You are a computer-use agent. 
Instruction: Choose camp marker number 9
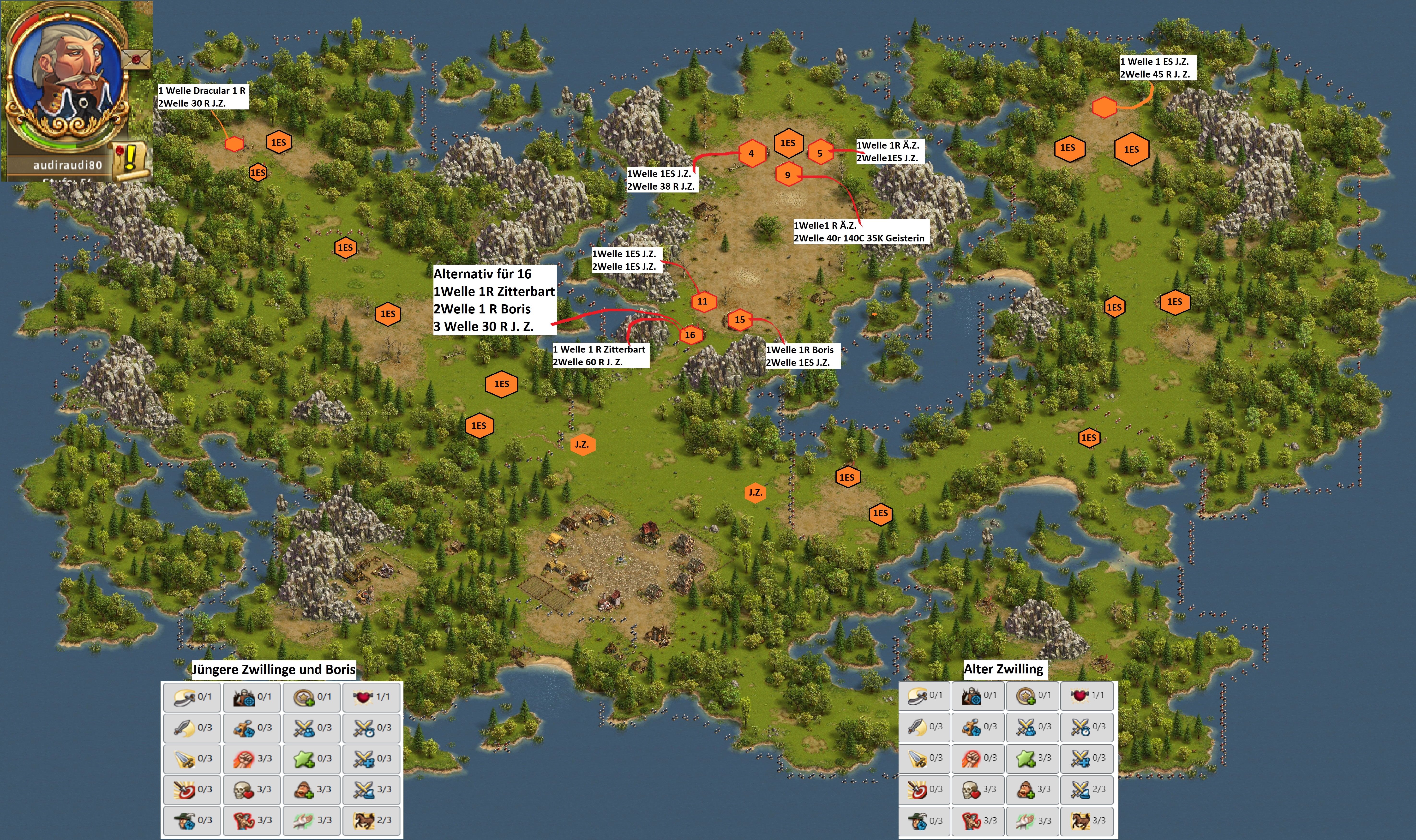788,175
